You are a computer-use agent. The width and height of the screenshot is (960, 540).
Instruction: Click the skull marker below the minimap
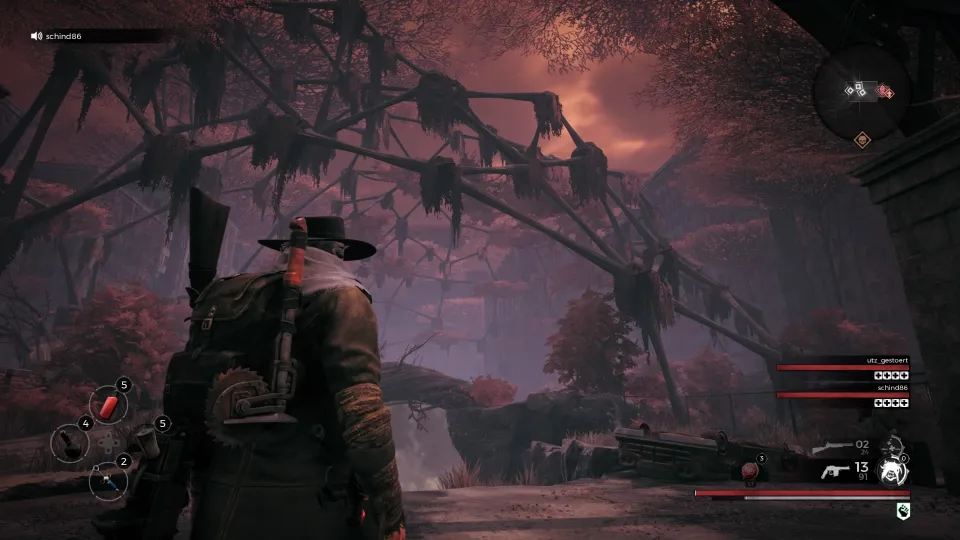862,141
